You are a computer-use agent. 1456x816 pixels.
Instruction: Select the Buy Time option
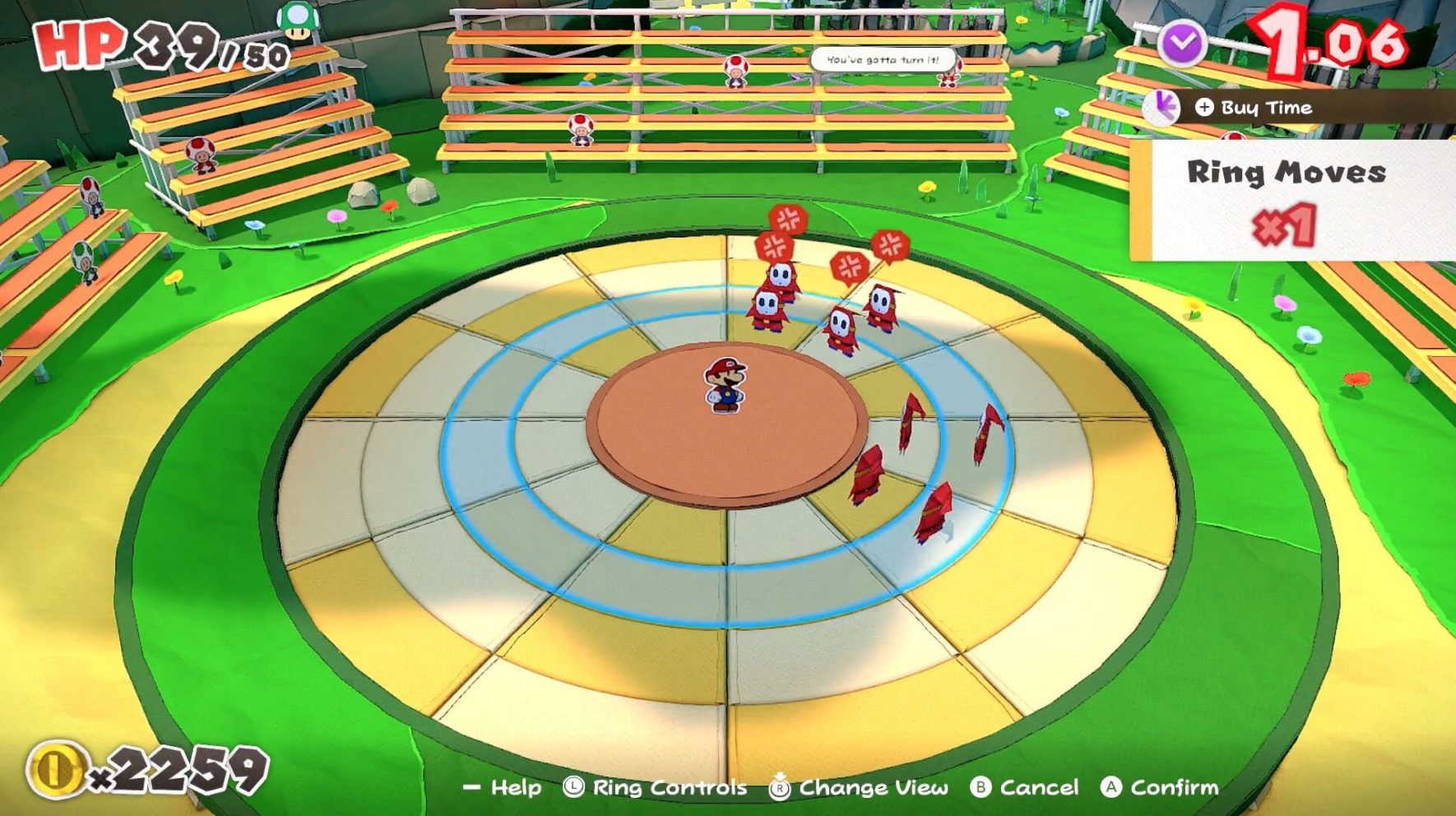click(x=1254, y=108)
